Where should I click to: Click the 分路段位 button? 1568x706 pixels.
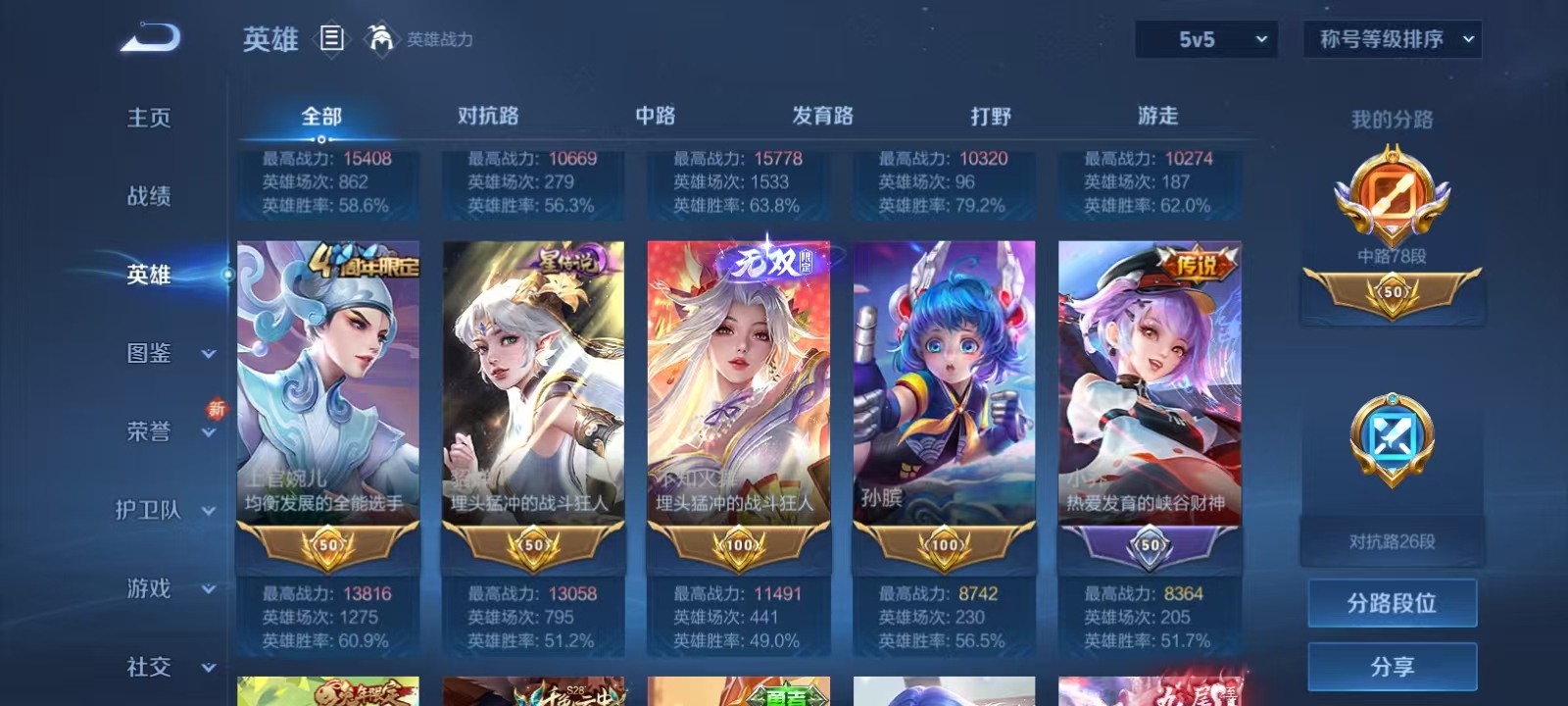[x=1392, y=602]
